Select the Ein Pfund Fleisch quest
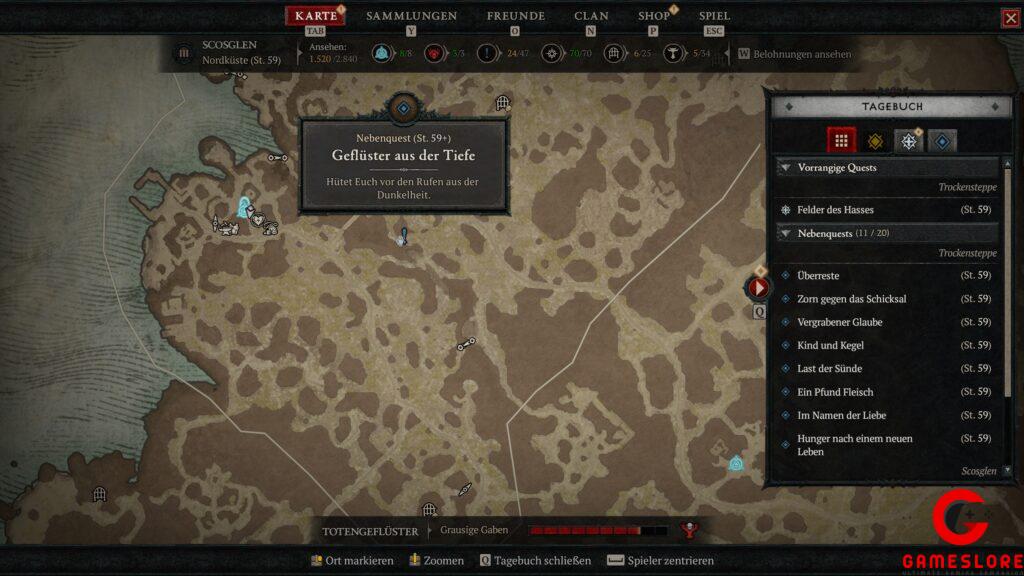The image size is (1024, 576). 835,392
